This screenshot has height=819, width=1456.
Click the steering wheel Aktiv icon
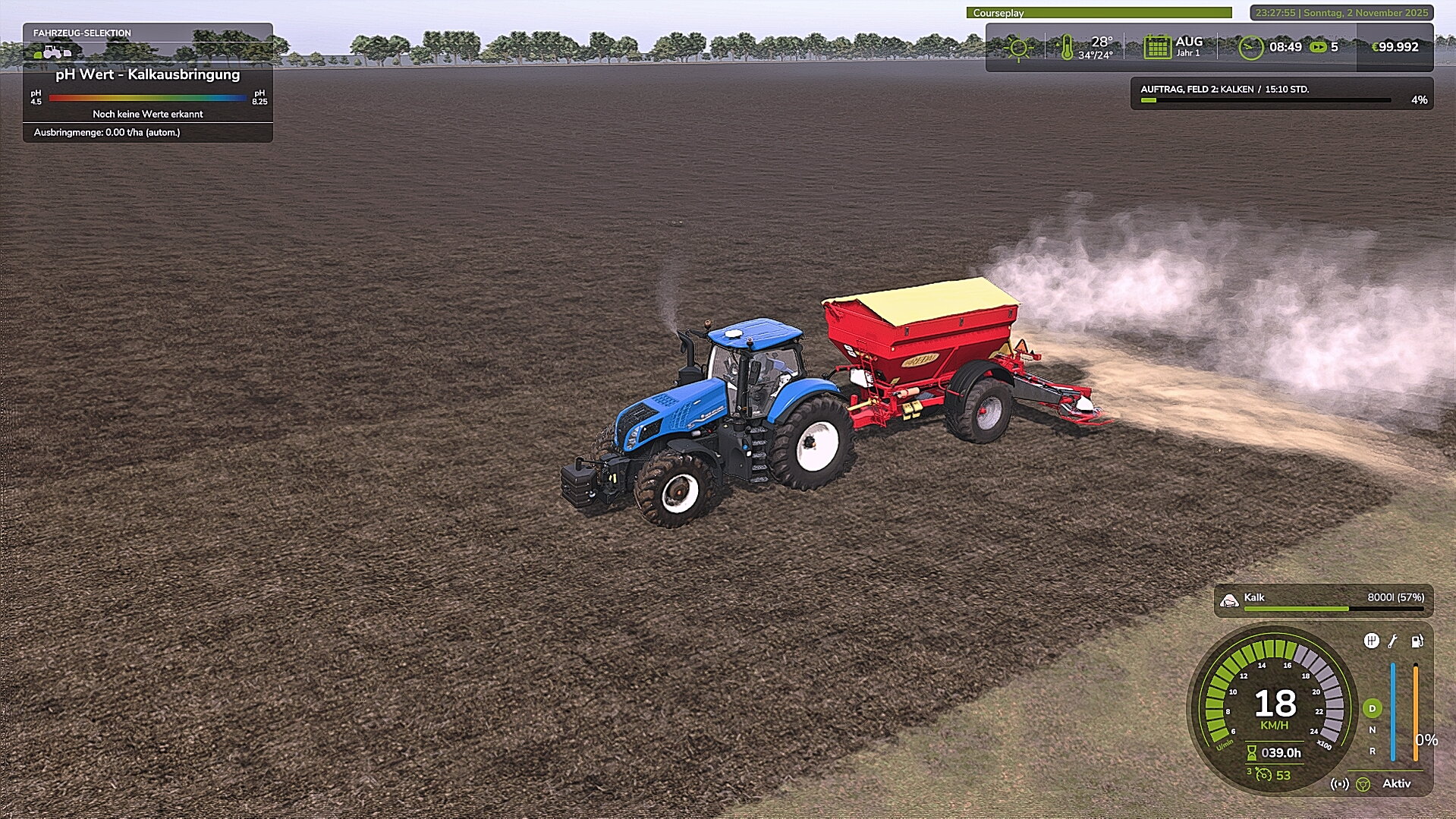(x=1363, y=783)
